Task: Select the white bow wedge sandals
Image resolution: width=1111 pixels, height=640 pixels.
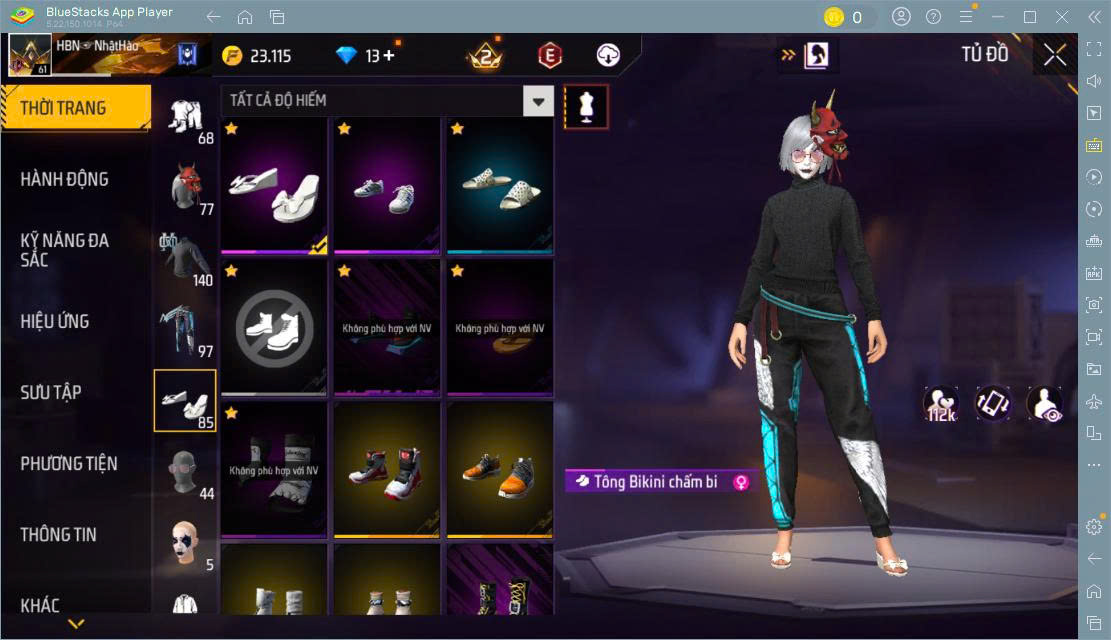Action: [274, 184]
